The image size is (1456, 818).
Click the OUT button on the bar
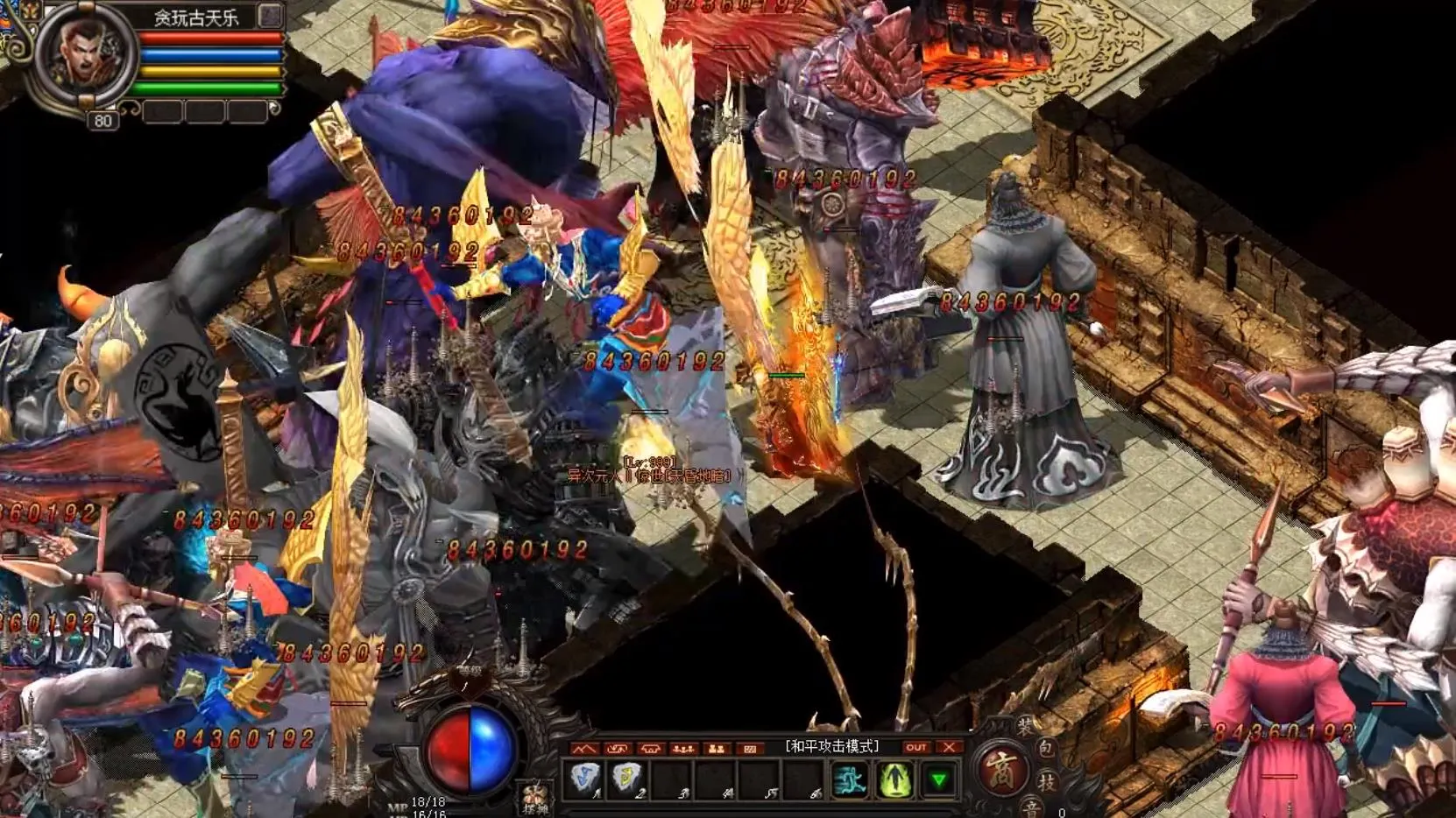(x=915, y=747)
